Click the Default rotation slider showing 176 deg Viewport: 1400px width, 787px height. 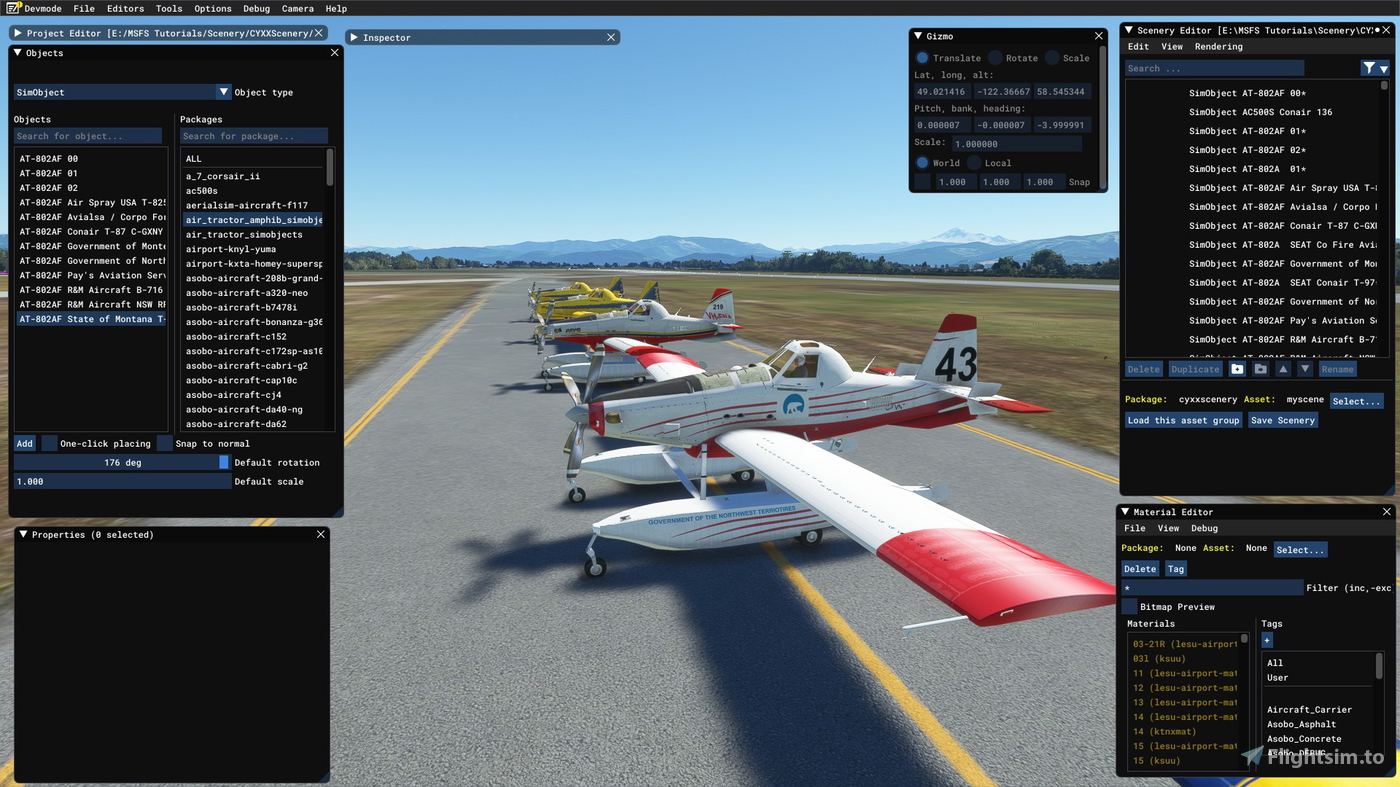pyautogui.click(x=120, y=462)
